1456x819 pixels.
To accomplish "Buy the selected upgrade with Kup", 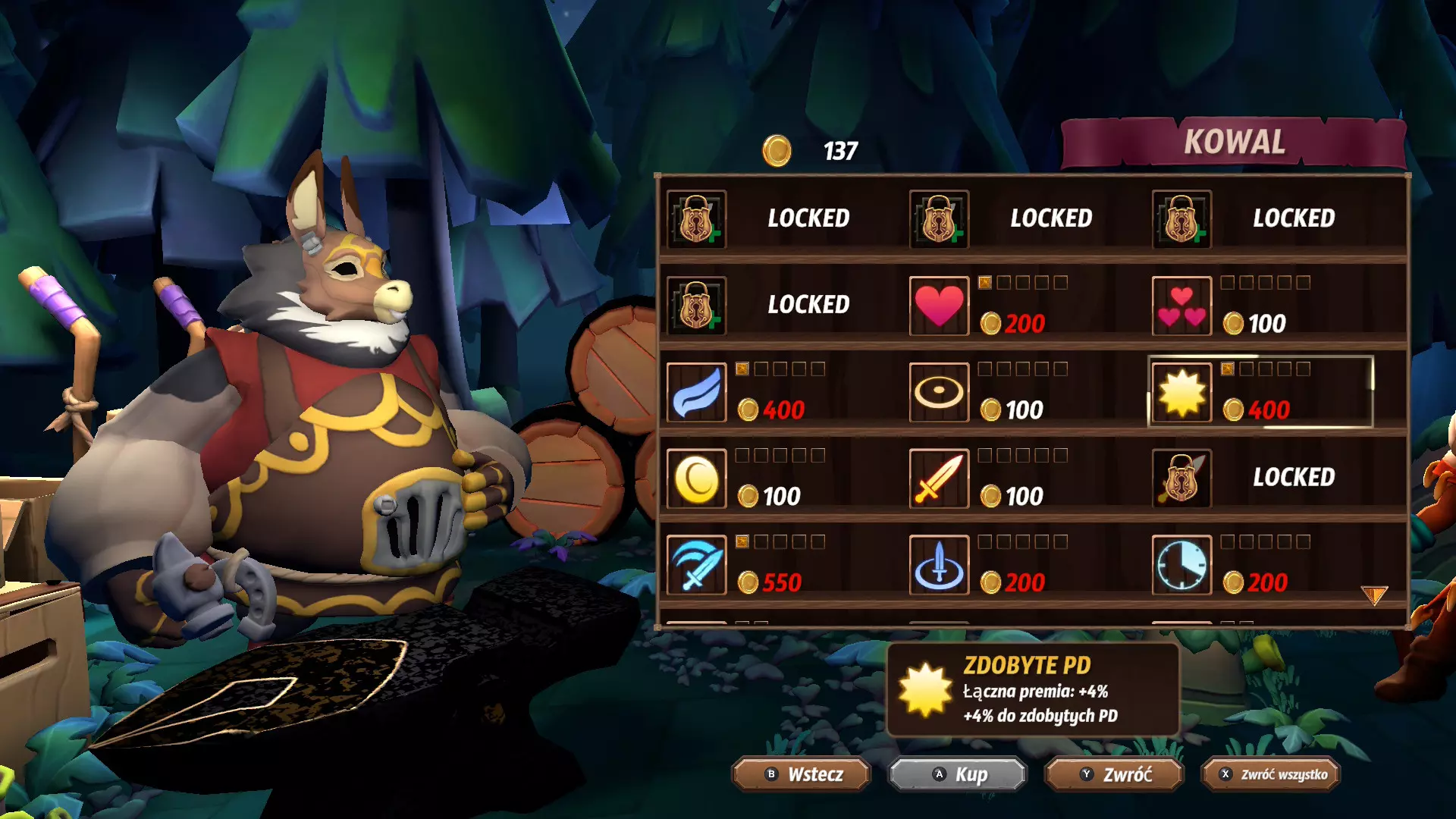I will [x=958, y=774].
